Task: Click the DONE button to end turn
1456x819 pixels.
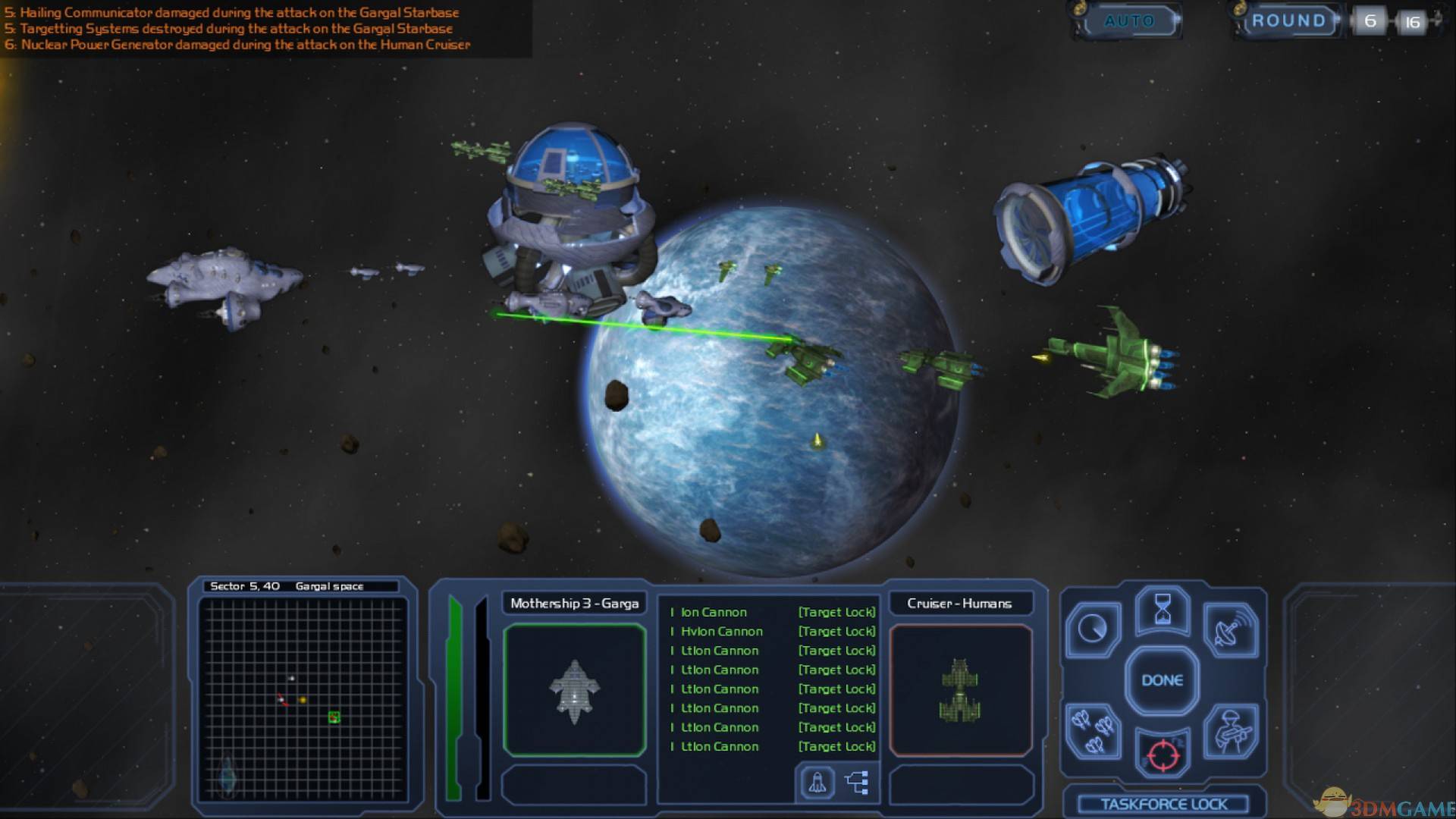Action: [x=1162, y=680]
